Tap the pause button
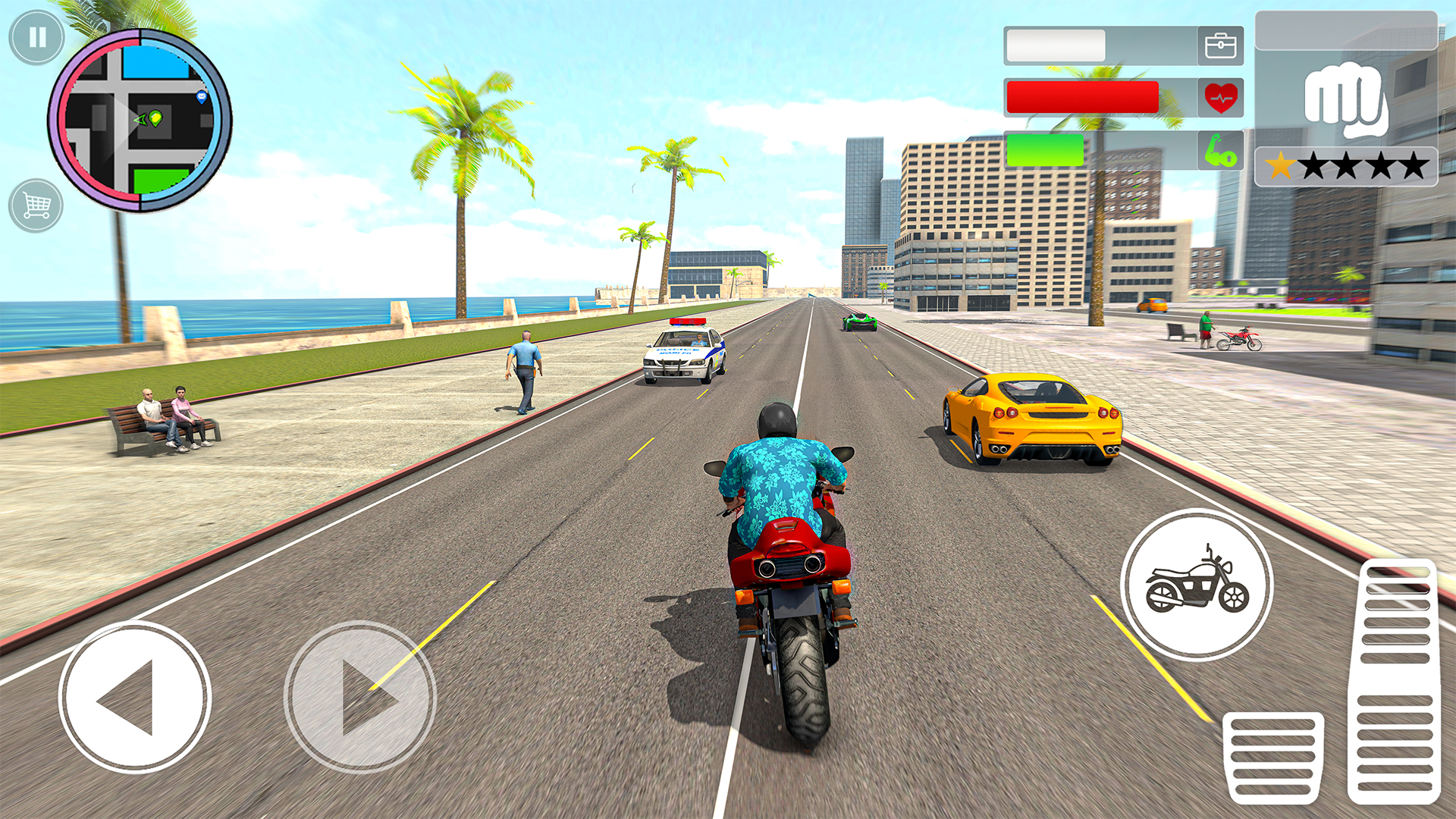The width and height of the screenshot is (1456, 819). pos(36,36)
